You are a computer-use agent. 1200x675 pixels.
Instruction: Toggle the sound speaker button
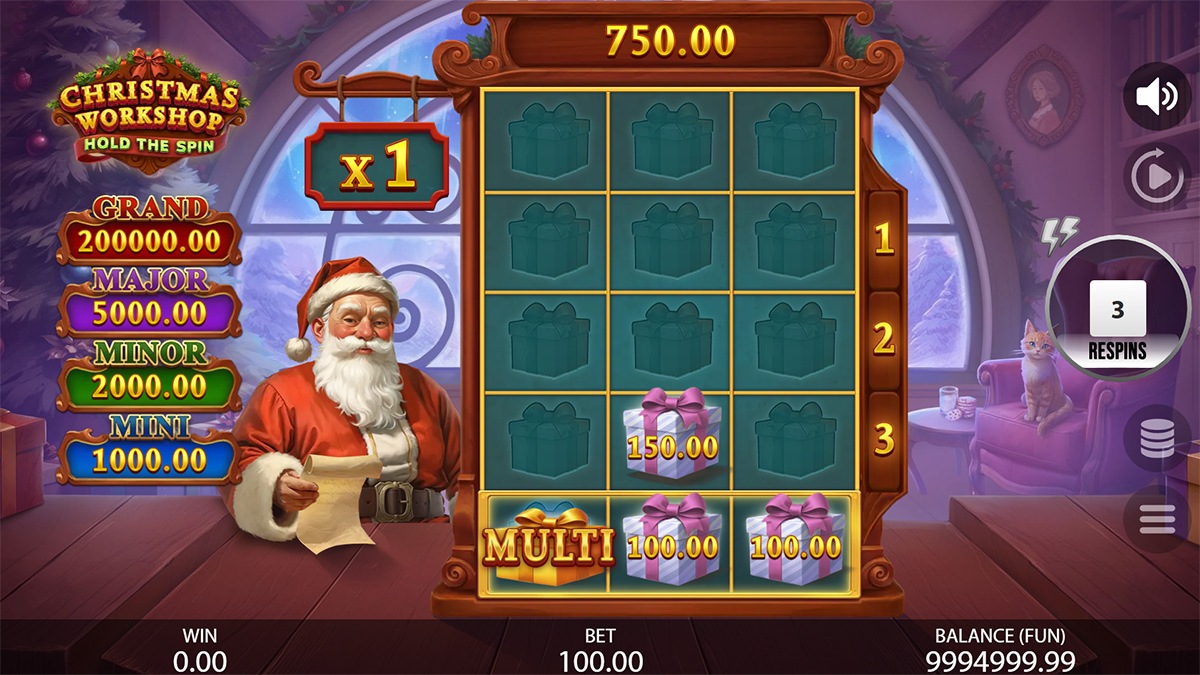click(x=1157, y=96)
